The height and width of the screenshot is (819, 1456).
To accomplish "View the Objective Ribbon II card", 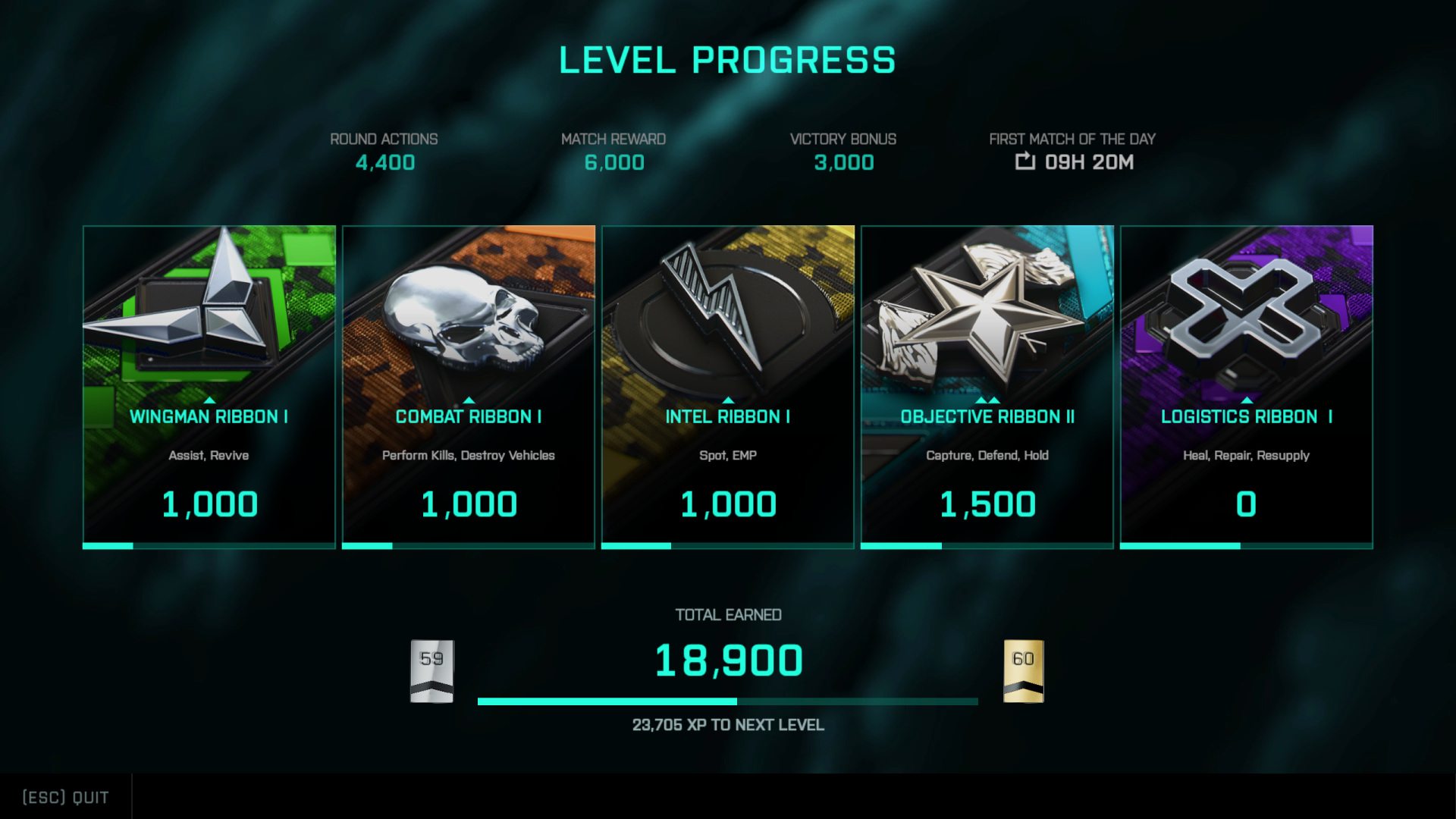I will pyautogui.click(x=987, y=387).
